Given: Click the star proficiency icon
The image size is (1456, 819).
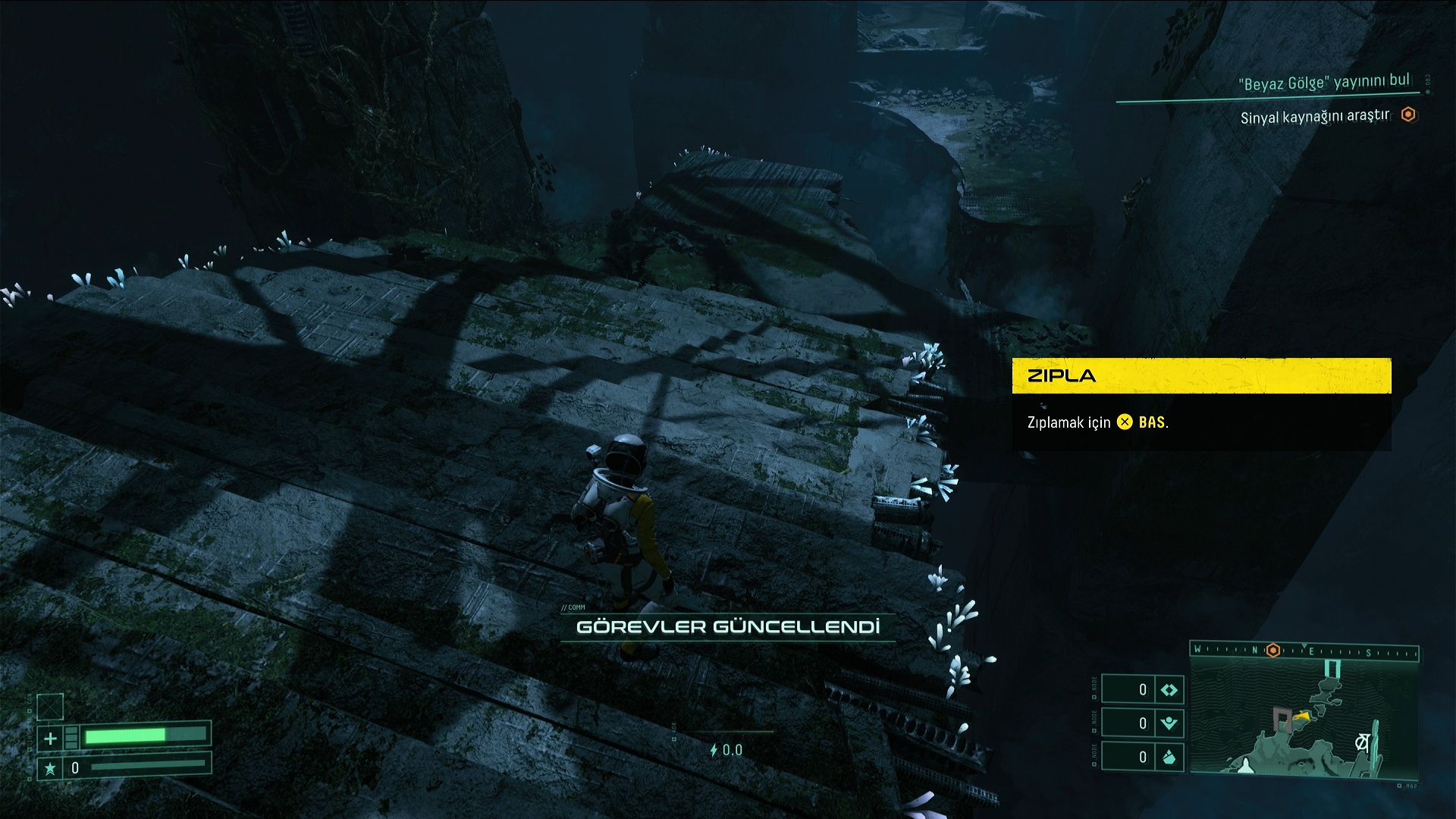Looking at the screenshot, I should pyautogui.click(x=50, y=768).
